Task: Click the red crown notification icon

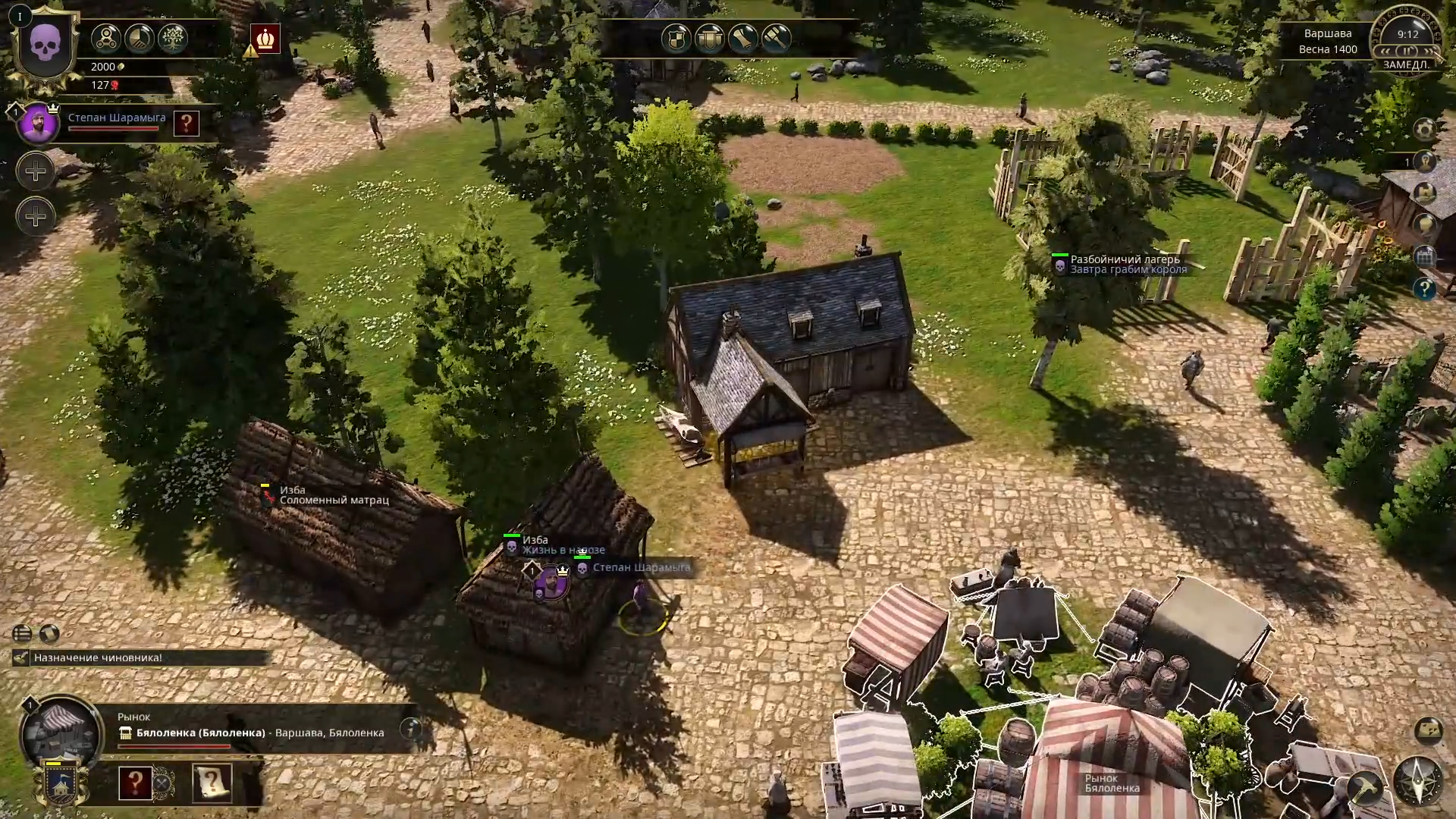Action: coord(266,39)
